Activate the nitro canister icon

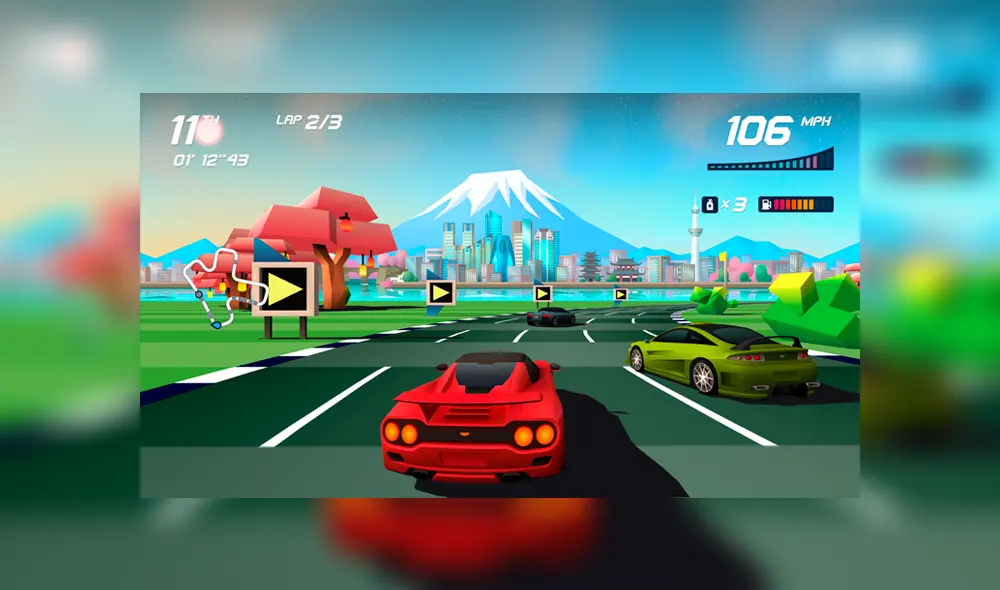pyautogui.click(x=710, y=204)
